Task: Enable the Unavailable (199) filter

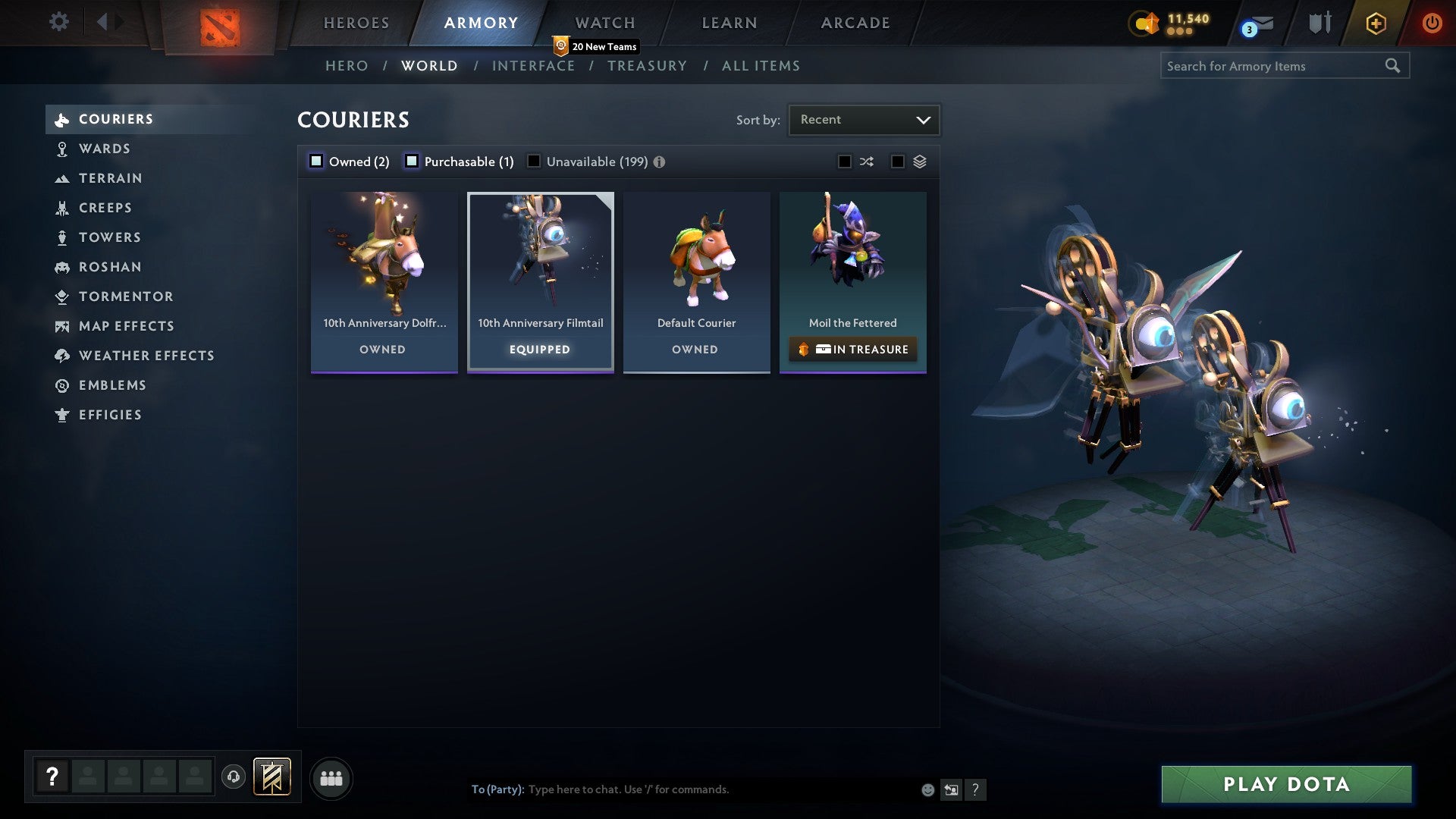Action: pyautogui.click(x=535, y=161)
